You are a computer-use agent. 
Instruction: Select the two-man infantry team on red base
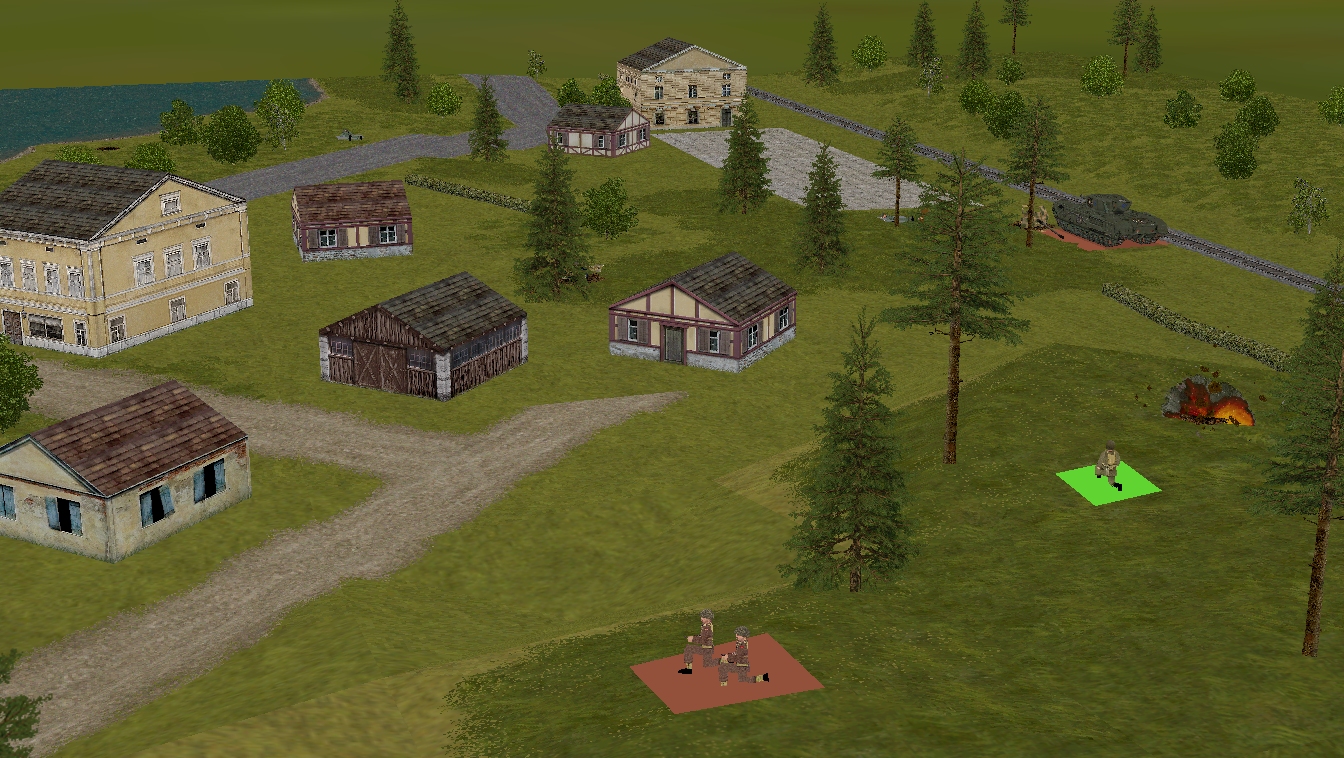click(x=723, y=653)
